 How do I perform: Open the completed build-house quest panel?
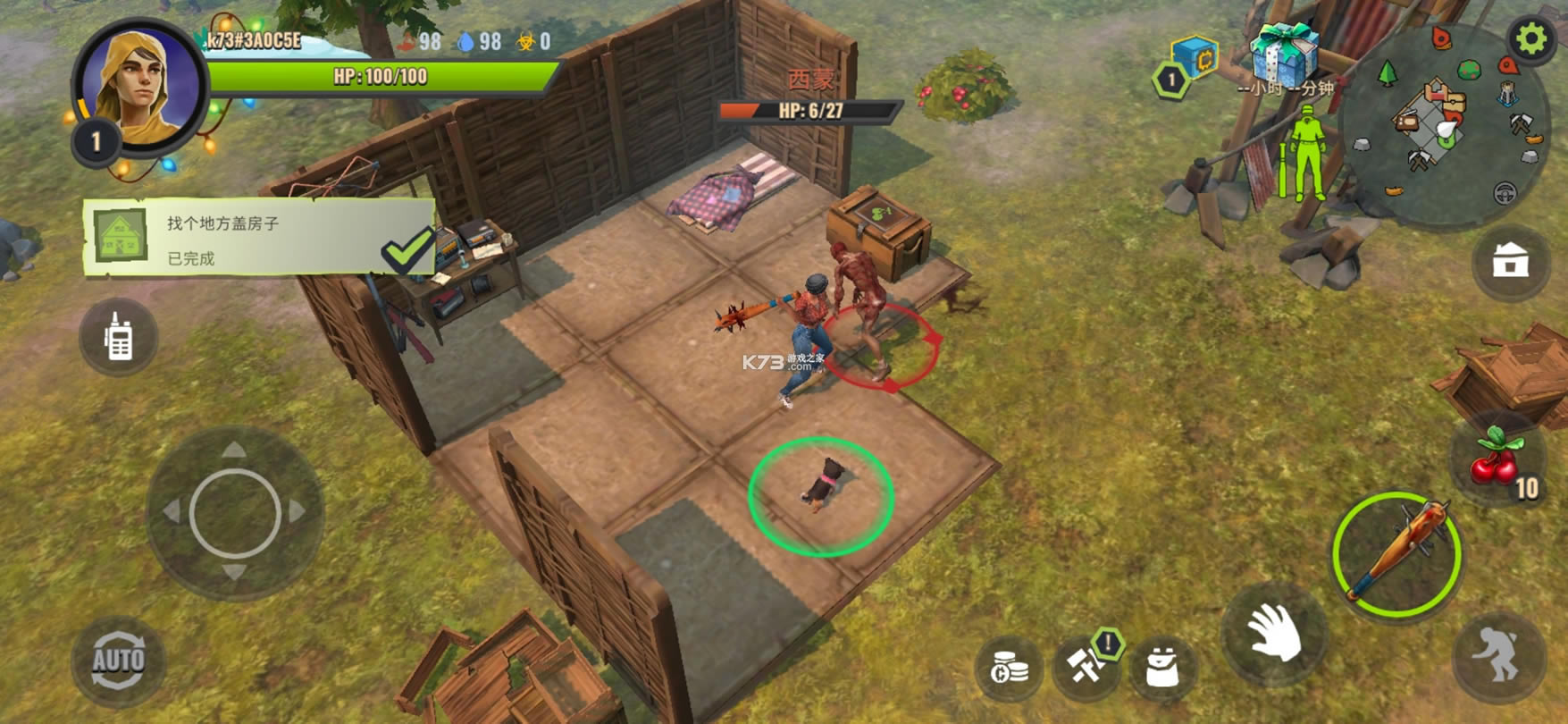(259, 238)
